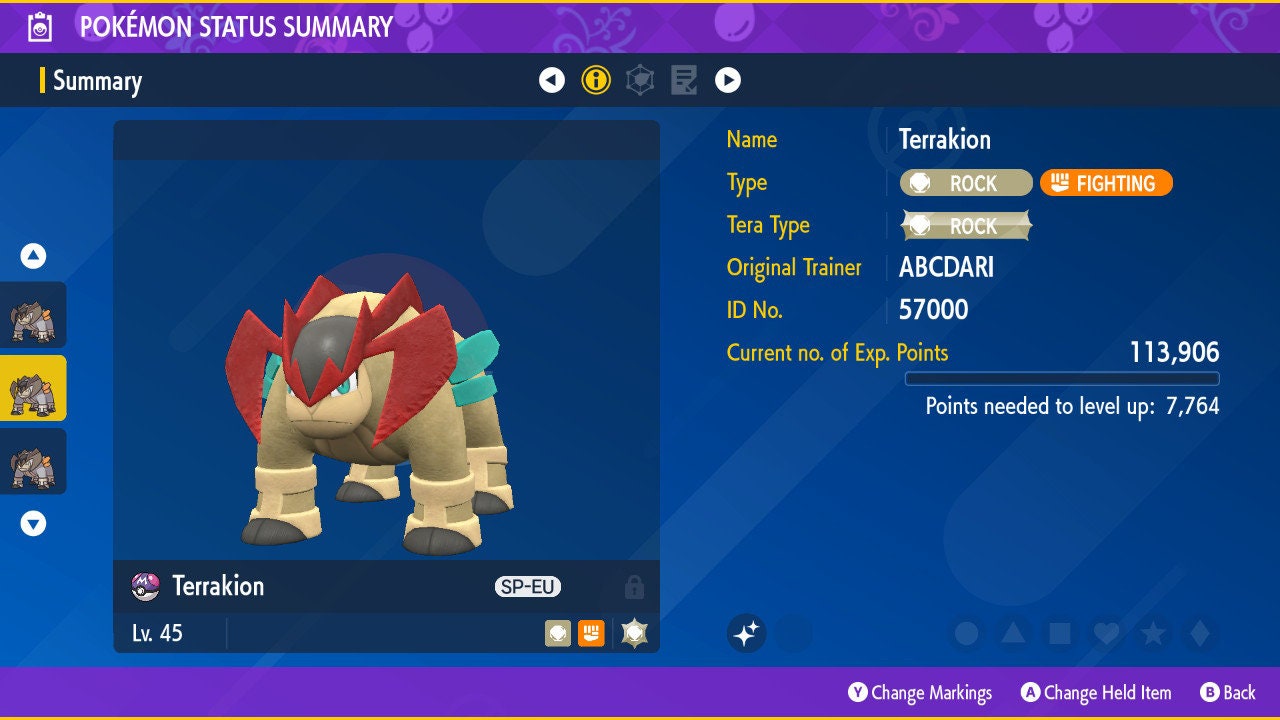Toggle the diamond marking
1280x720 pixels.
click(x=1199, y=633)
